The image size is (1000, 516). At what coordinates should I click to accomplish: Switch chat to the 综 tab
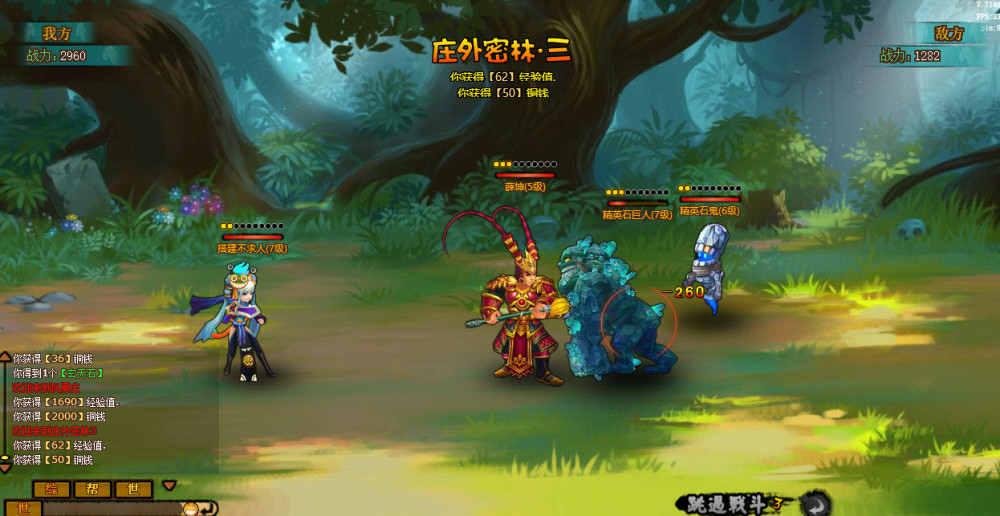coord(51,489)
